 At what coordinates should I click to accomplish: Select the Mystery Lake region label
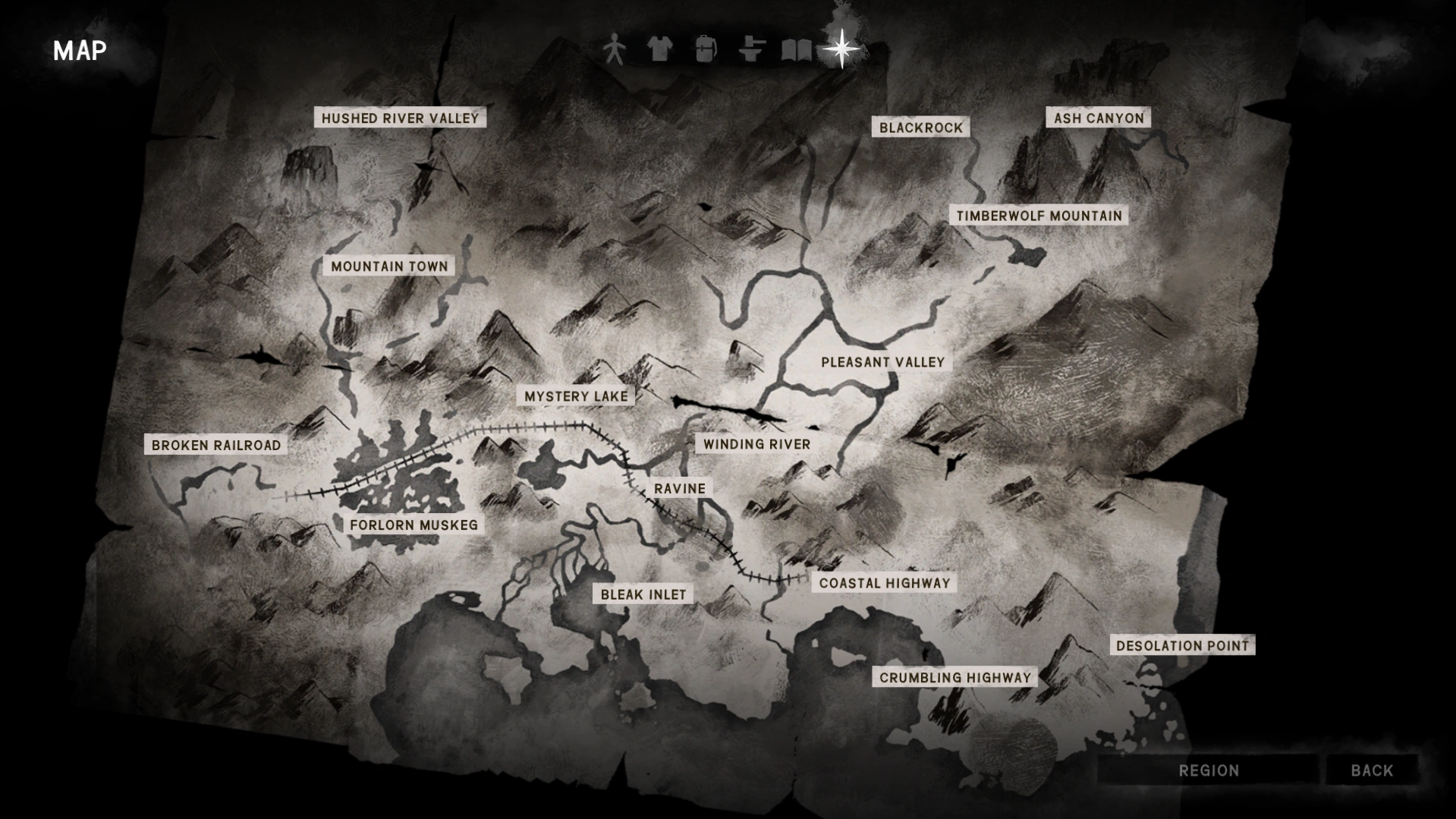[x=576, y=395]
